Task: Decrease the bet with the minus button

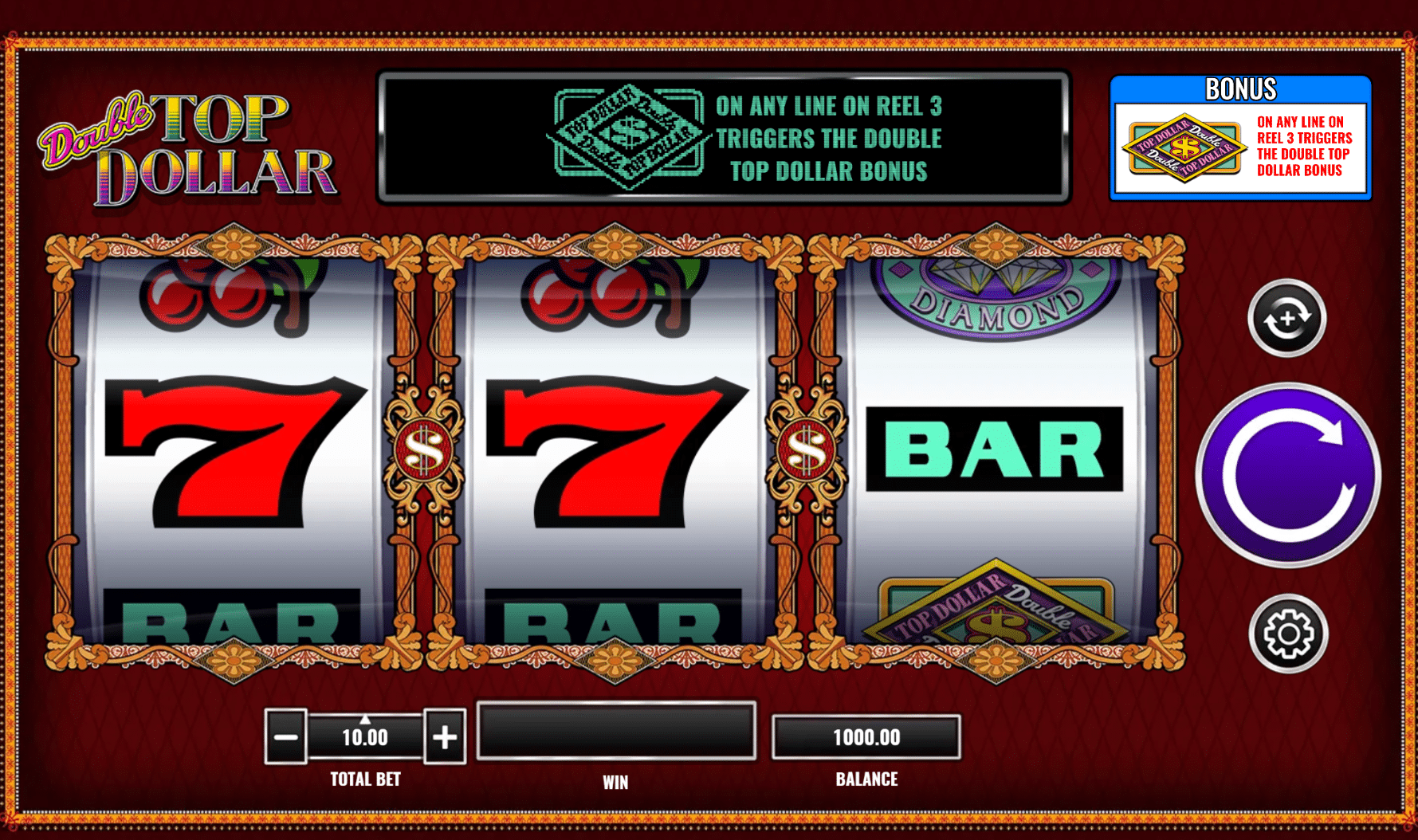Action: coord(286,735)
